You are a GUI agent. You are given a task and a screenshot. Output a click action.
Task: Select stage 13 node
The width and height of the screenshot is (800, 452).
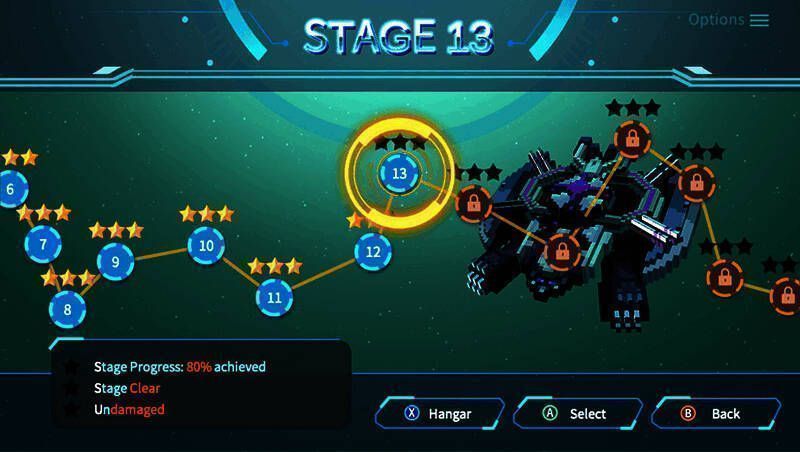click(400, 173)
